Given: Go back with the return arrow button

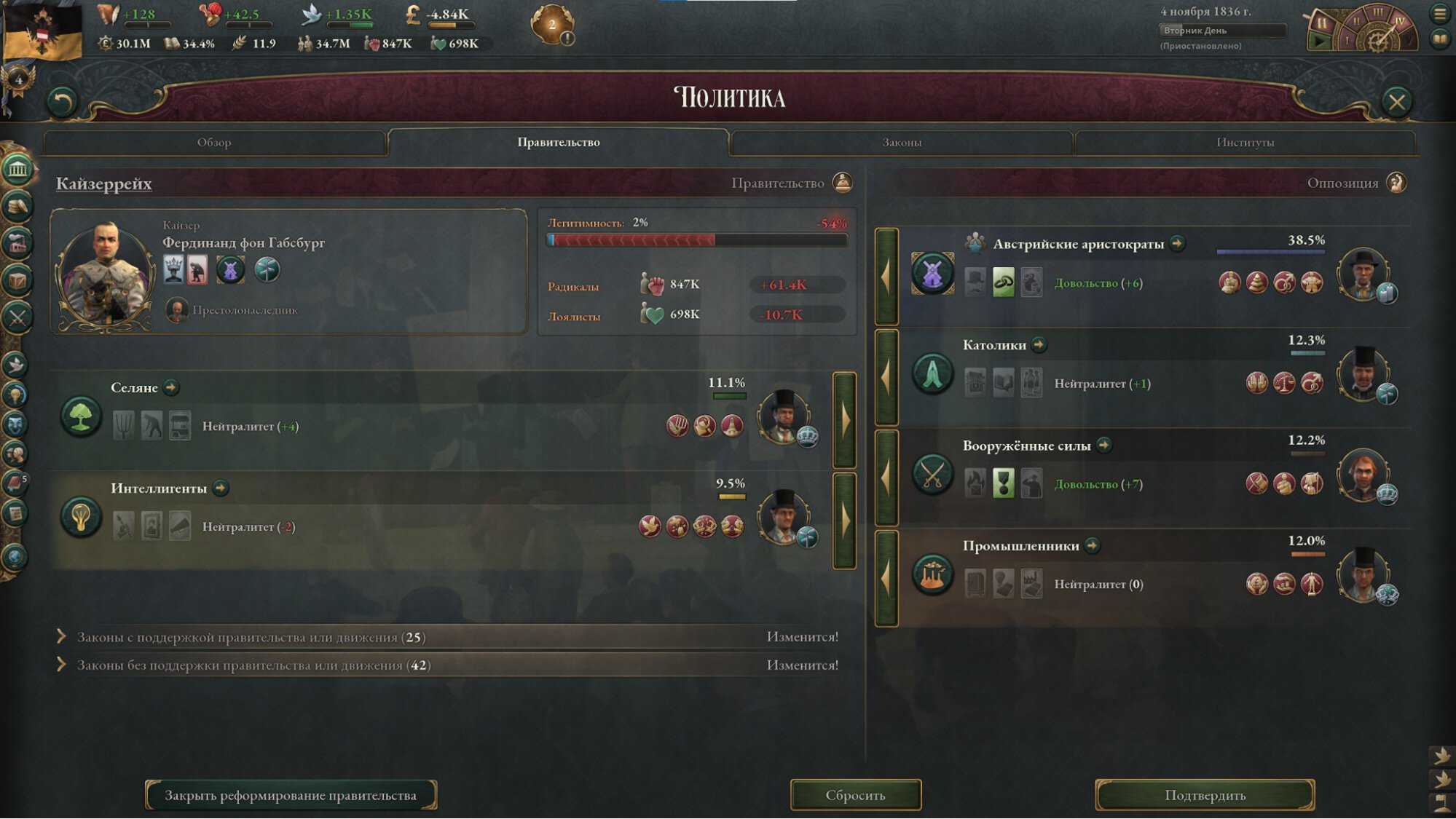Looking at the screenshot, I should click(x=62, y=102).
